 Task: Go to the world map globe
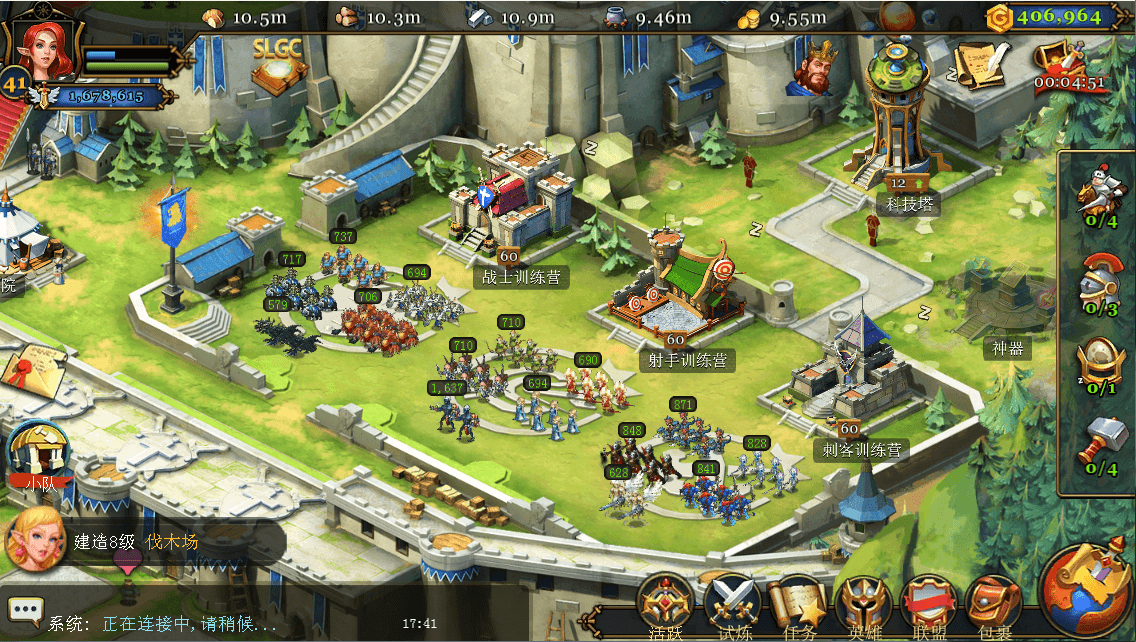point(1086,590)
